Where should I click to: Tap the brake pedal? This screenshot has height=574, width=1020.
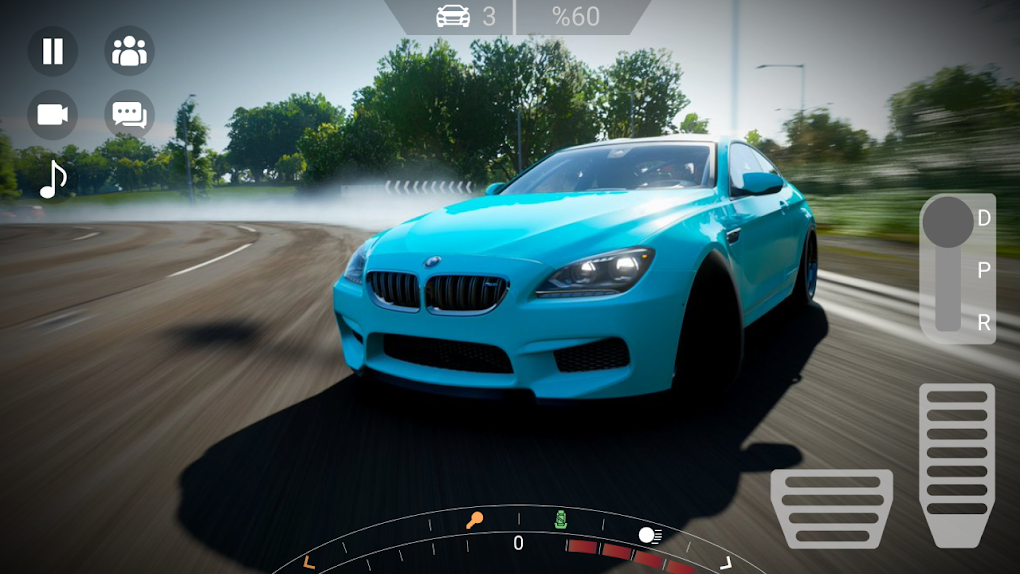point(831,507)
